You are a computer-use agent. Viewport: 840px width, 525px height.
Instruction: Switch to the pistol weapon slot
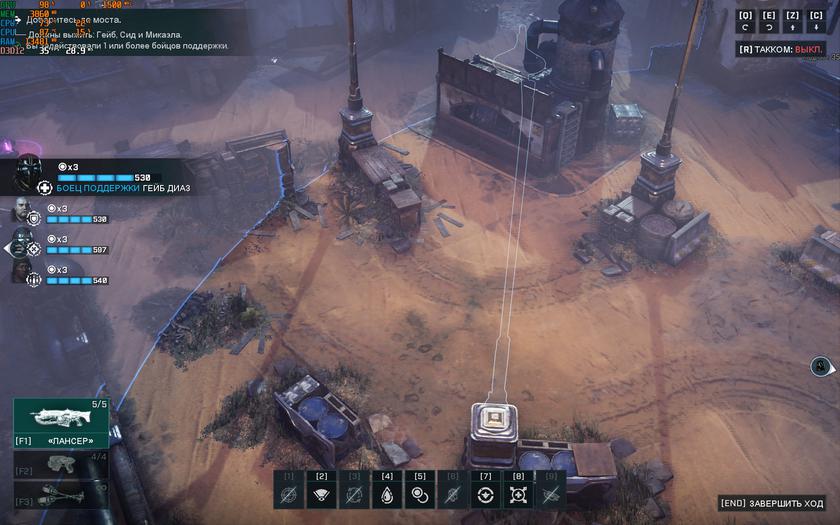pos(60,465)
